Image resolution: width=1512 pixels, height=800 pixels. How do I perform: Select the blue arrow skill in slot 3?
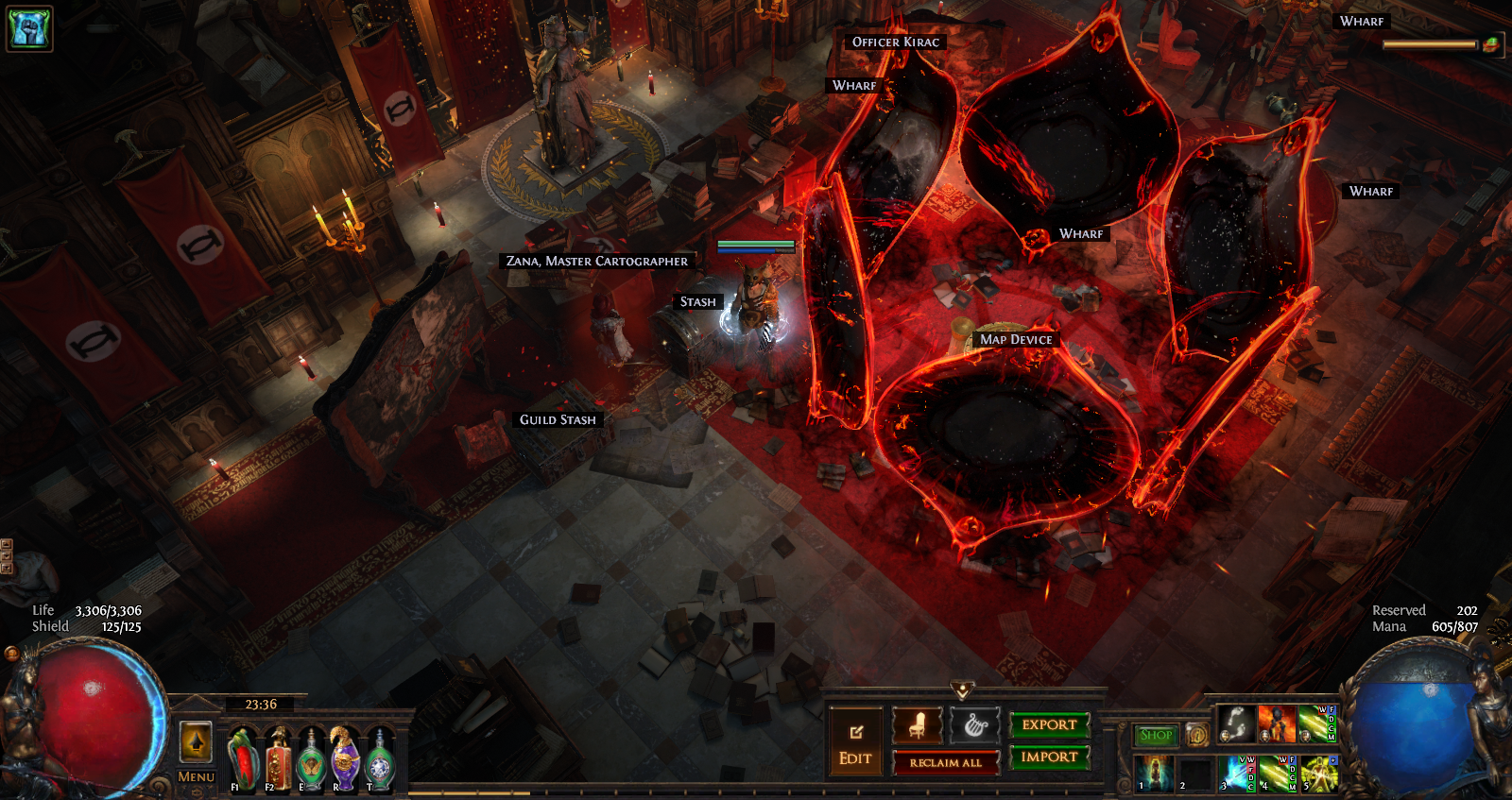pyautogui.click(x=1236, y=773)
